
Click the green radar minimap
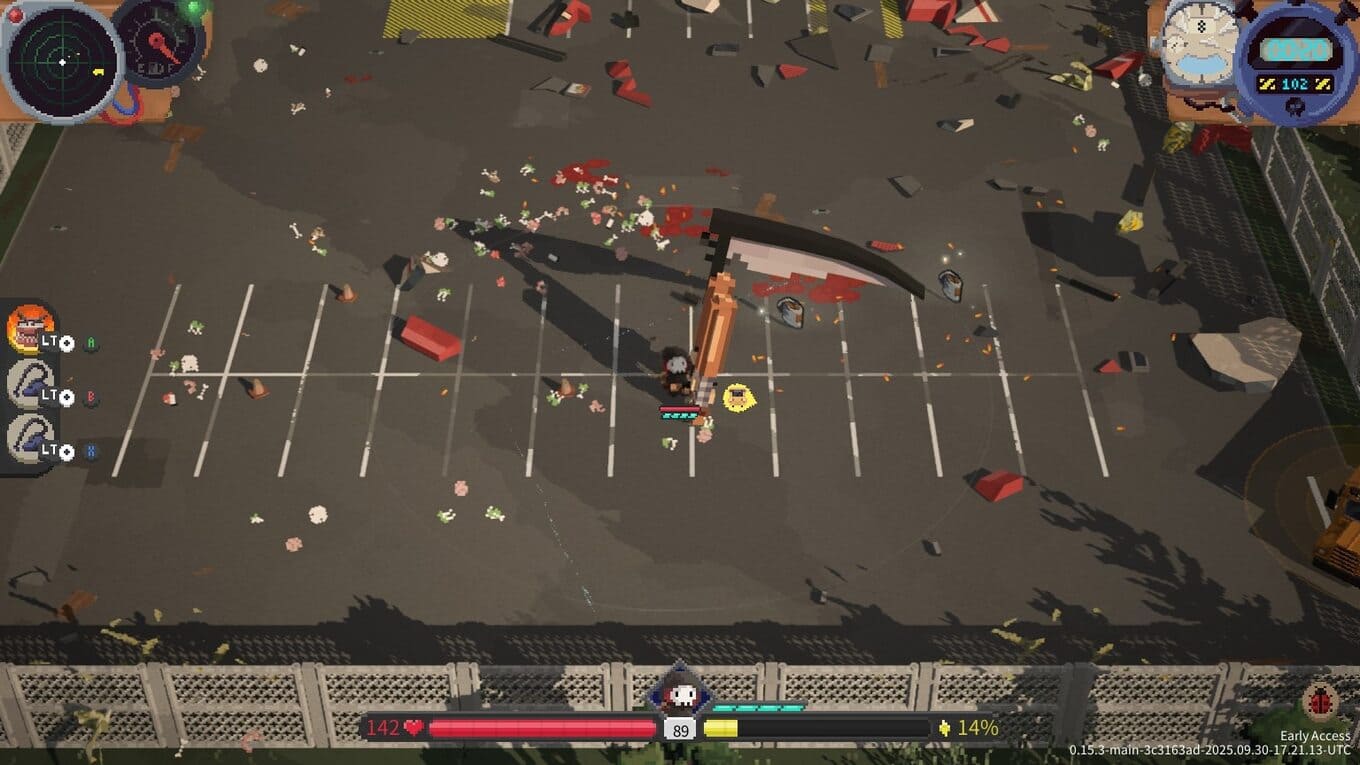61,62
